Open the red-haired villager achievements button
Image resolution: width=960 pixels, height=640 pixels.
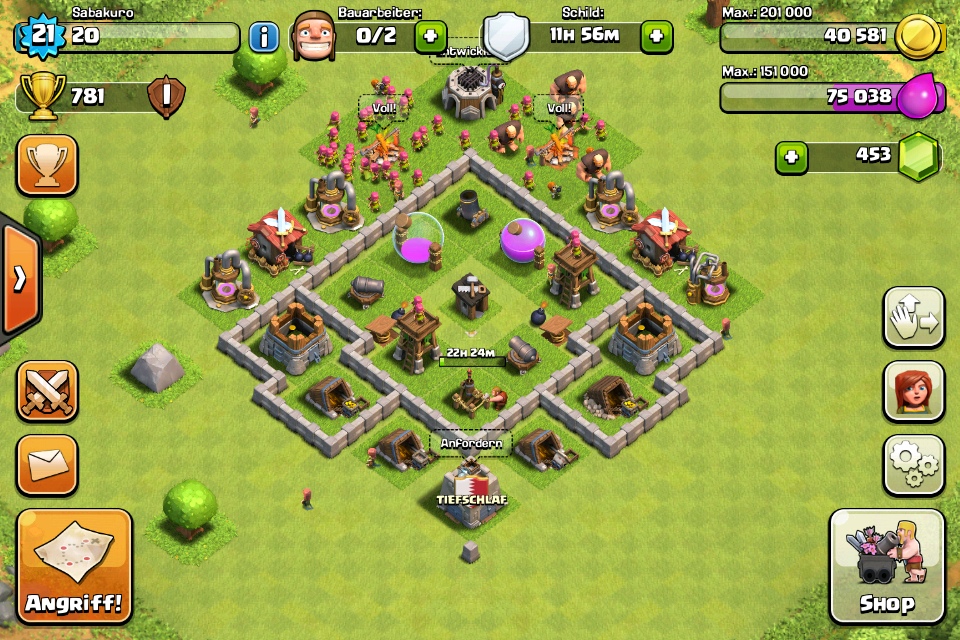click(913, 391)
